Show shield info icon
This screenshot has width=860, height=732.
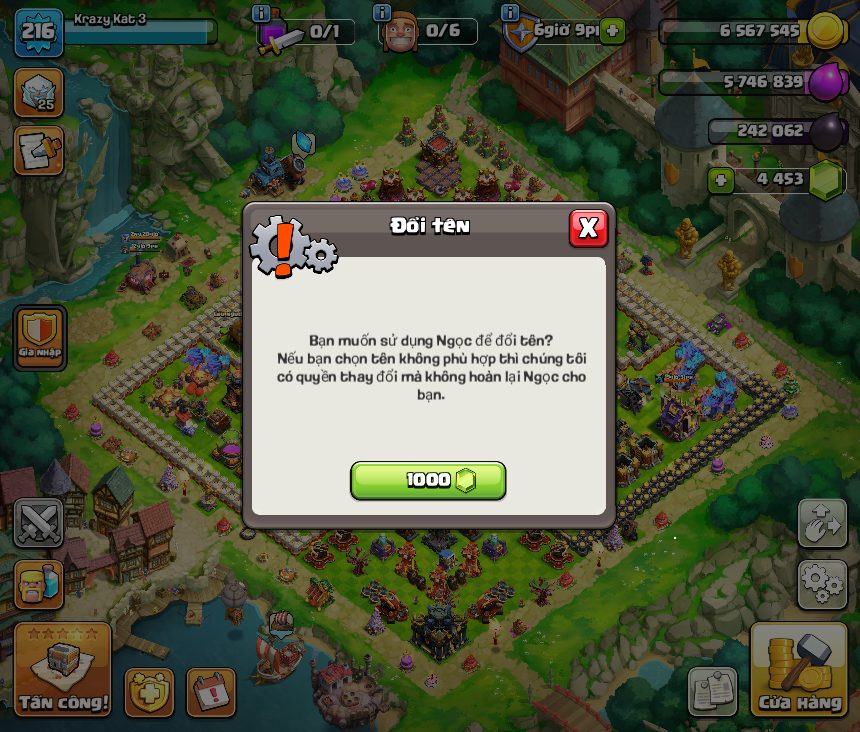click(x=510, y=13)
